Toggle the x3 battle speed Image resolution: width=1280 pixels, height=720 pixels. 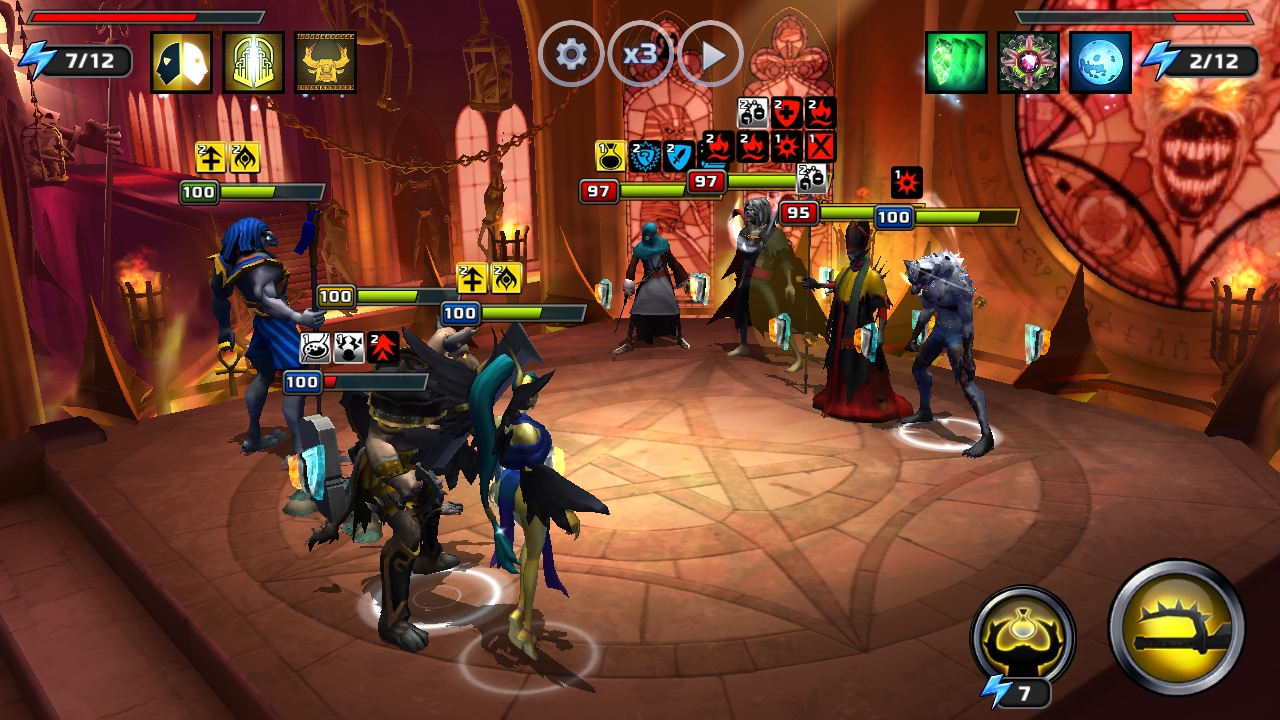pyautogui.click(x=640, y=54)
